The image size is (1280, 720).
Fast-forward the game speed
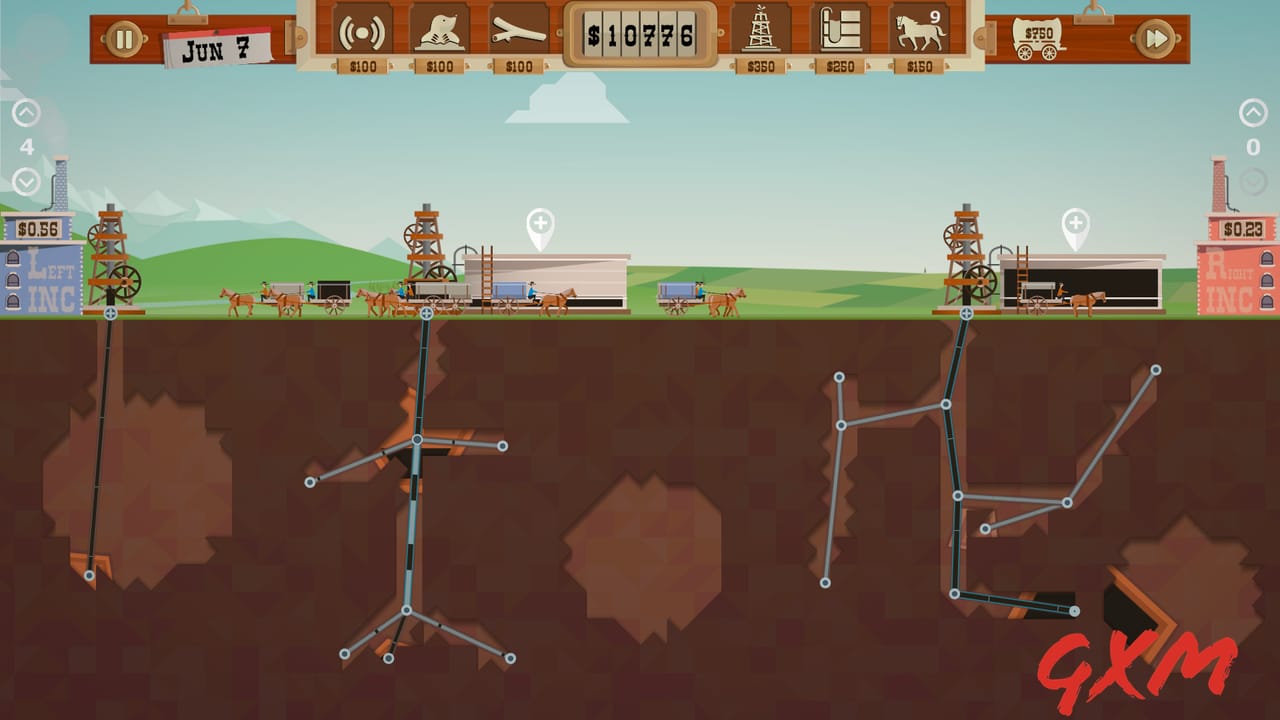1157,38
